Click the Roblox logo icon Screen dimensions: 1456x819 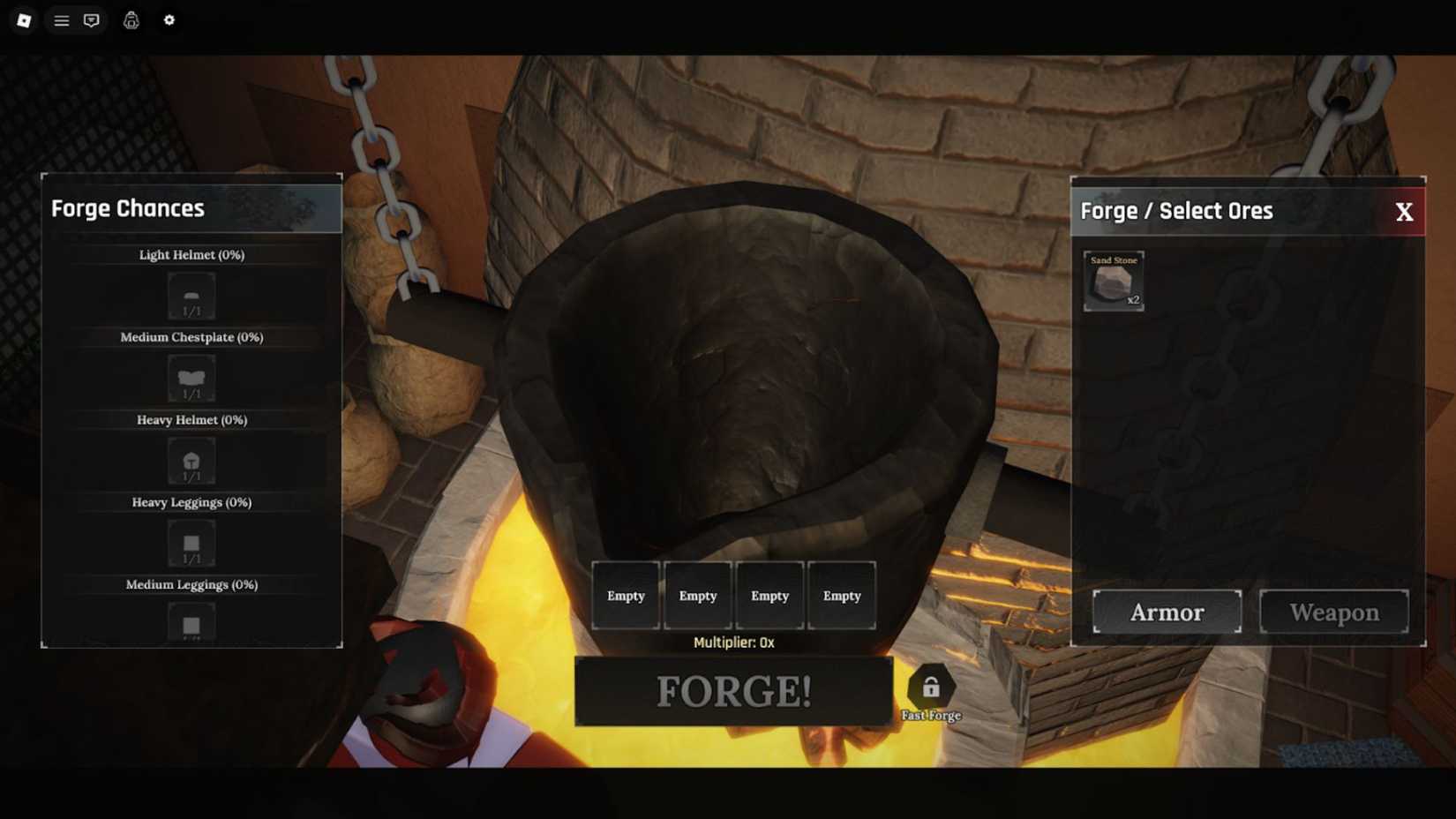click(x=24, y=19)
